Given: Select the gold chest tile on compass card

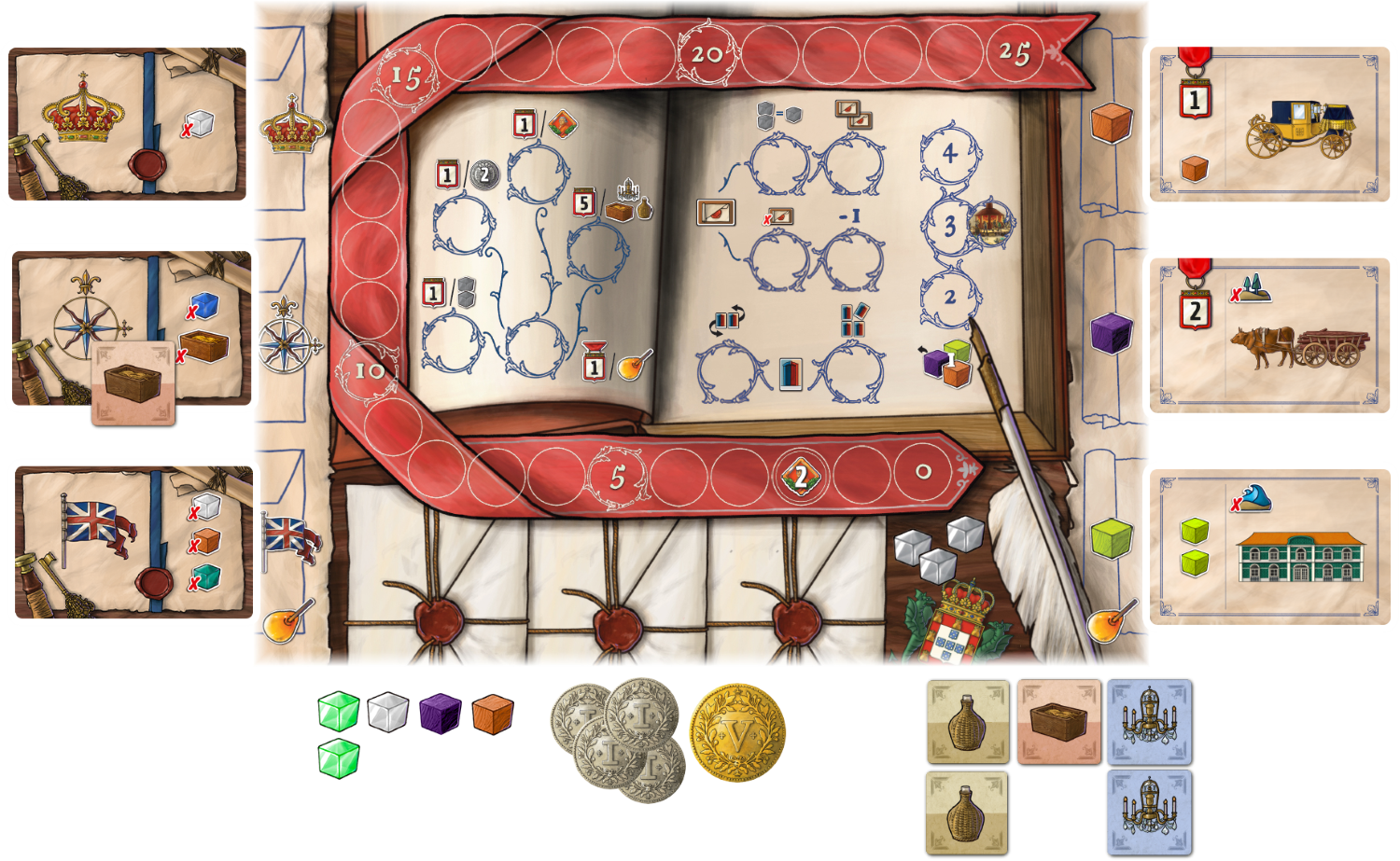Looking at the screenshot, I should click(133, 383).
